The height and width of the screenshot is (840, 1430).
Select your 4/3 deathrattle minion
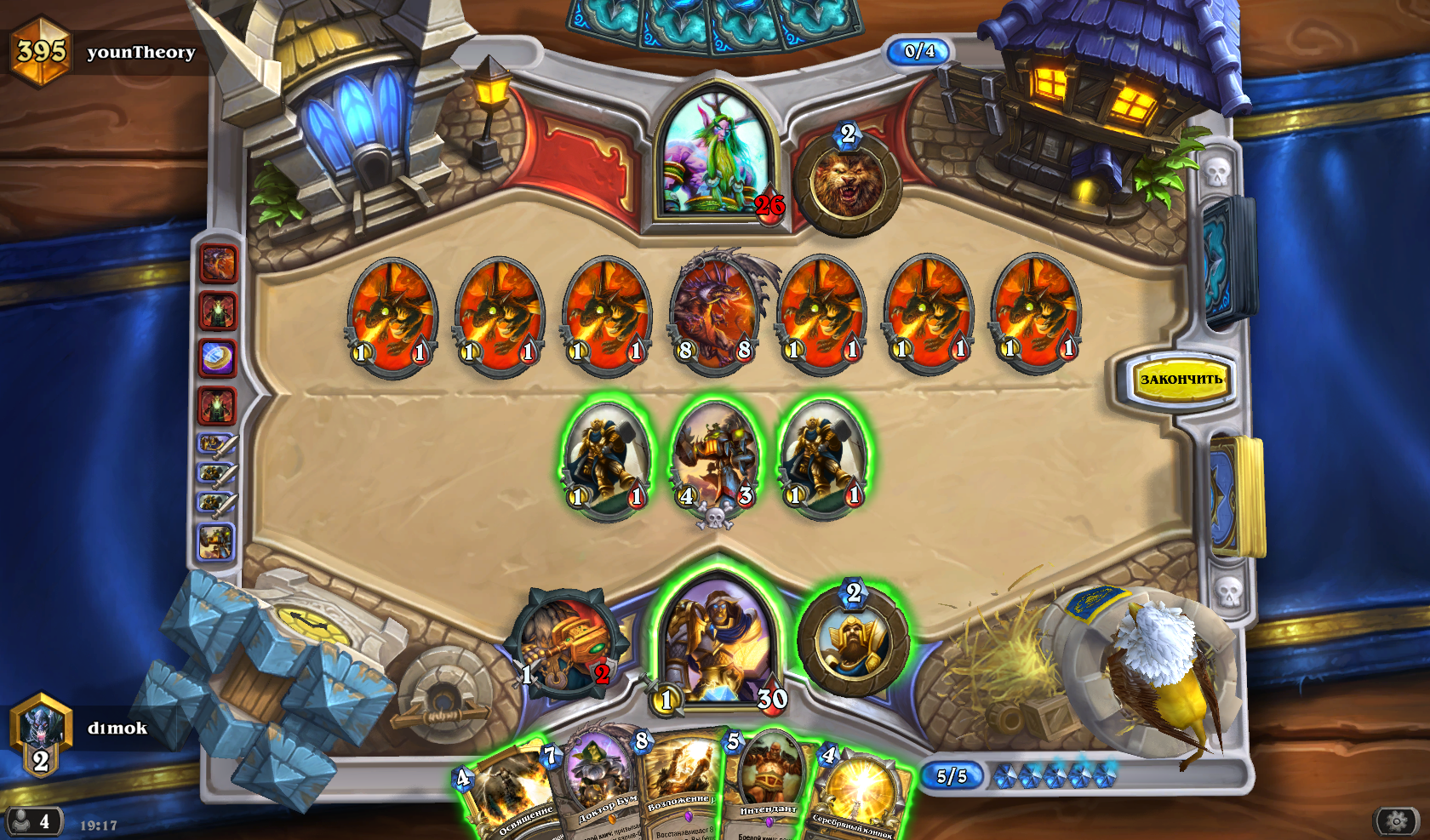point(716,460)
